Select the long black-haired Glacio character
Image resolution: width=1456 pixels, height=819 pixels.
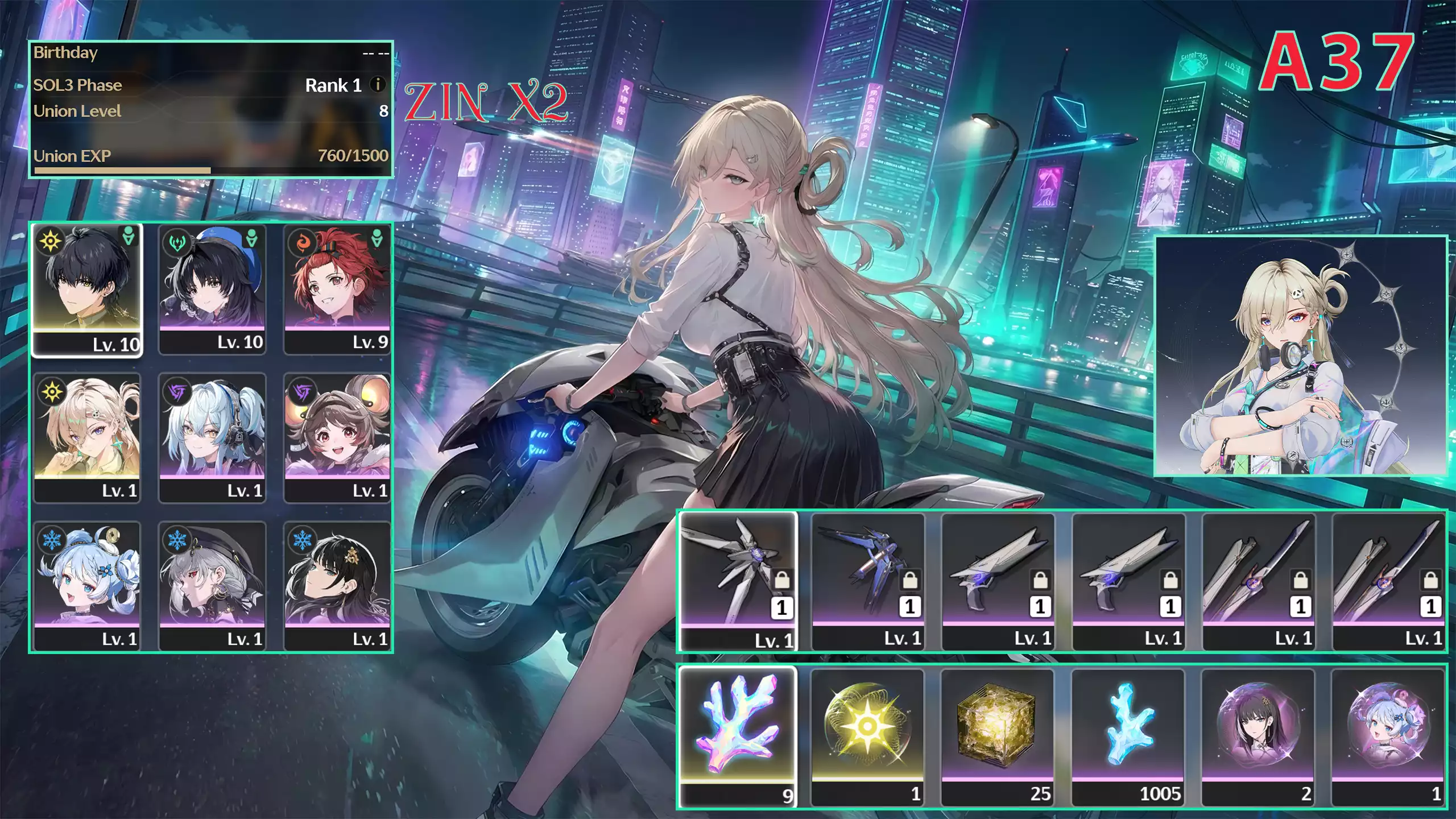pos(337,585)
